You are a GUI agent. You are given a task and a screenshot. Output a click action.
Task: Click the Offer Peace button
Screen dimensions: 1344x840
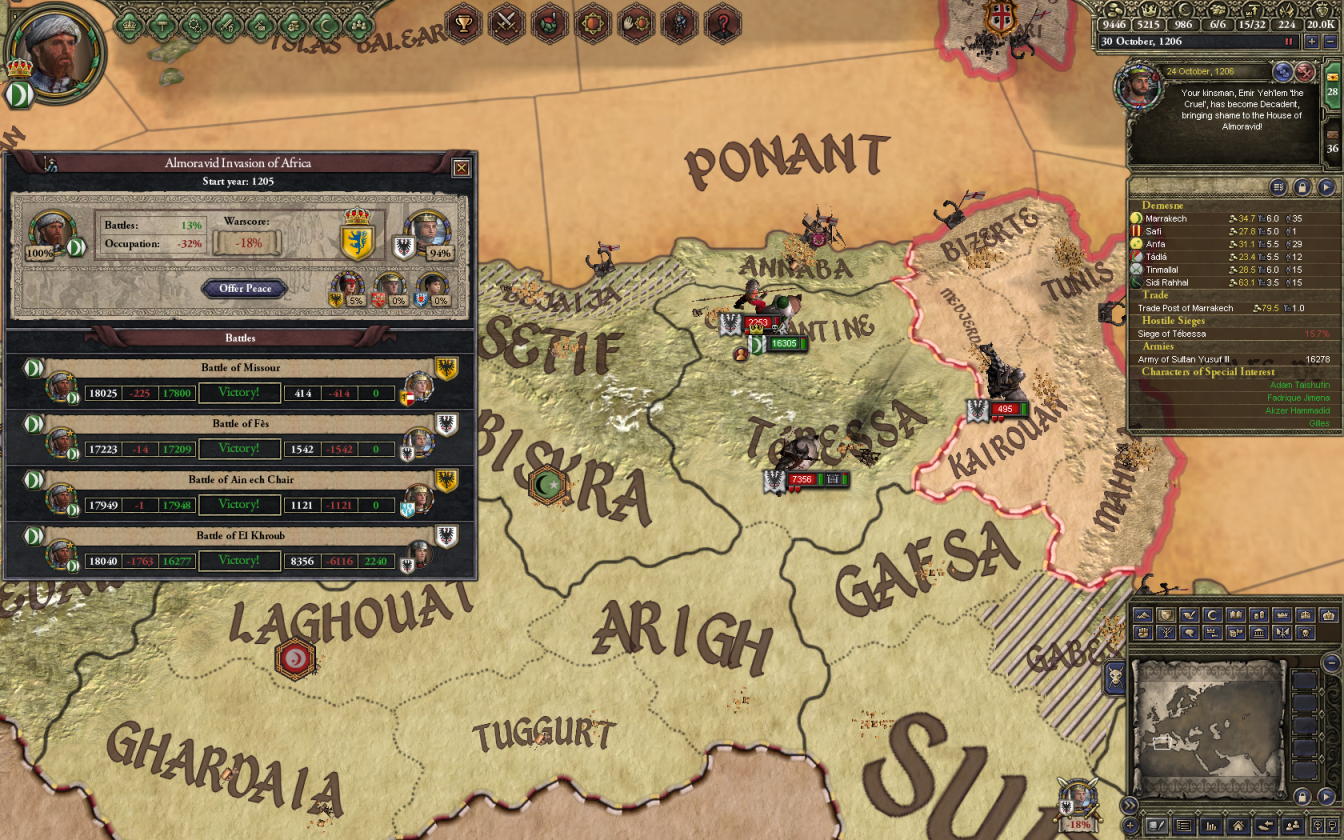tap(244, 288)
